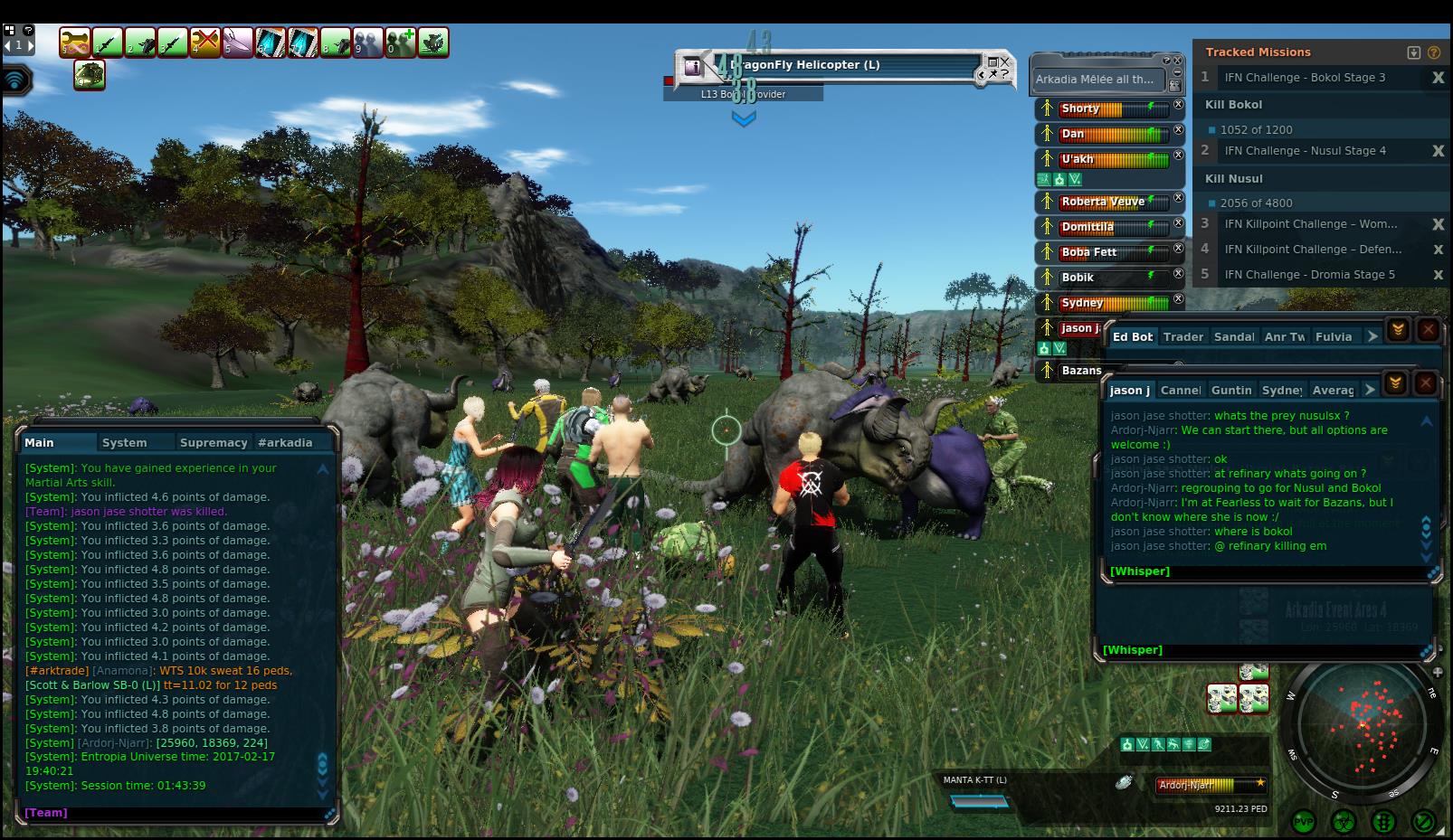Open the IFN Challenge Dromia Stage 5 mission

point(1309,274)
